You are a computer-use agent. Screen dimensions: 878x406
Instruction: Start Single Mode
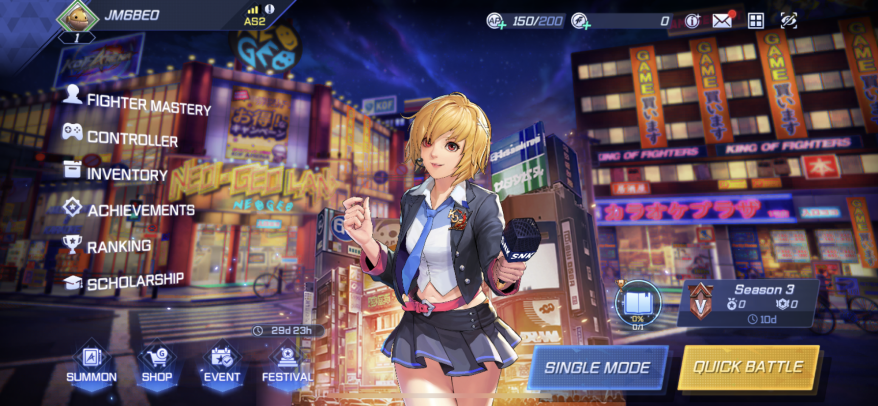[598, 367]
